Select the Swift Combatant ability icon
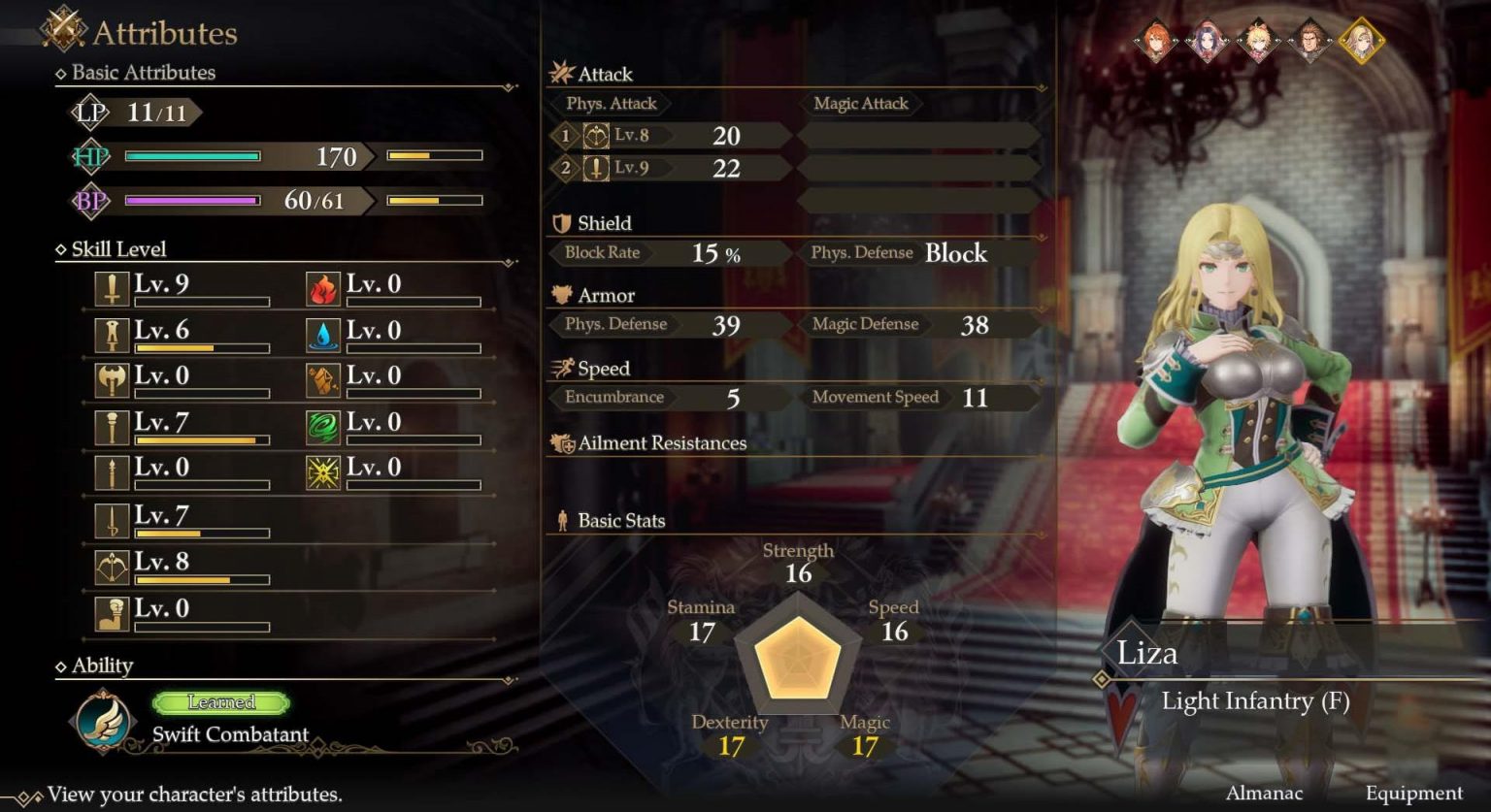This screenshot has width=1491, height=812. [x=102, y=721]
